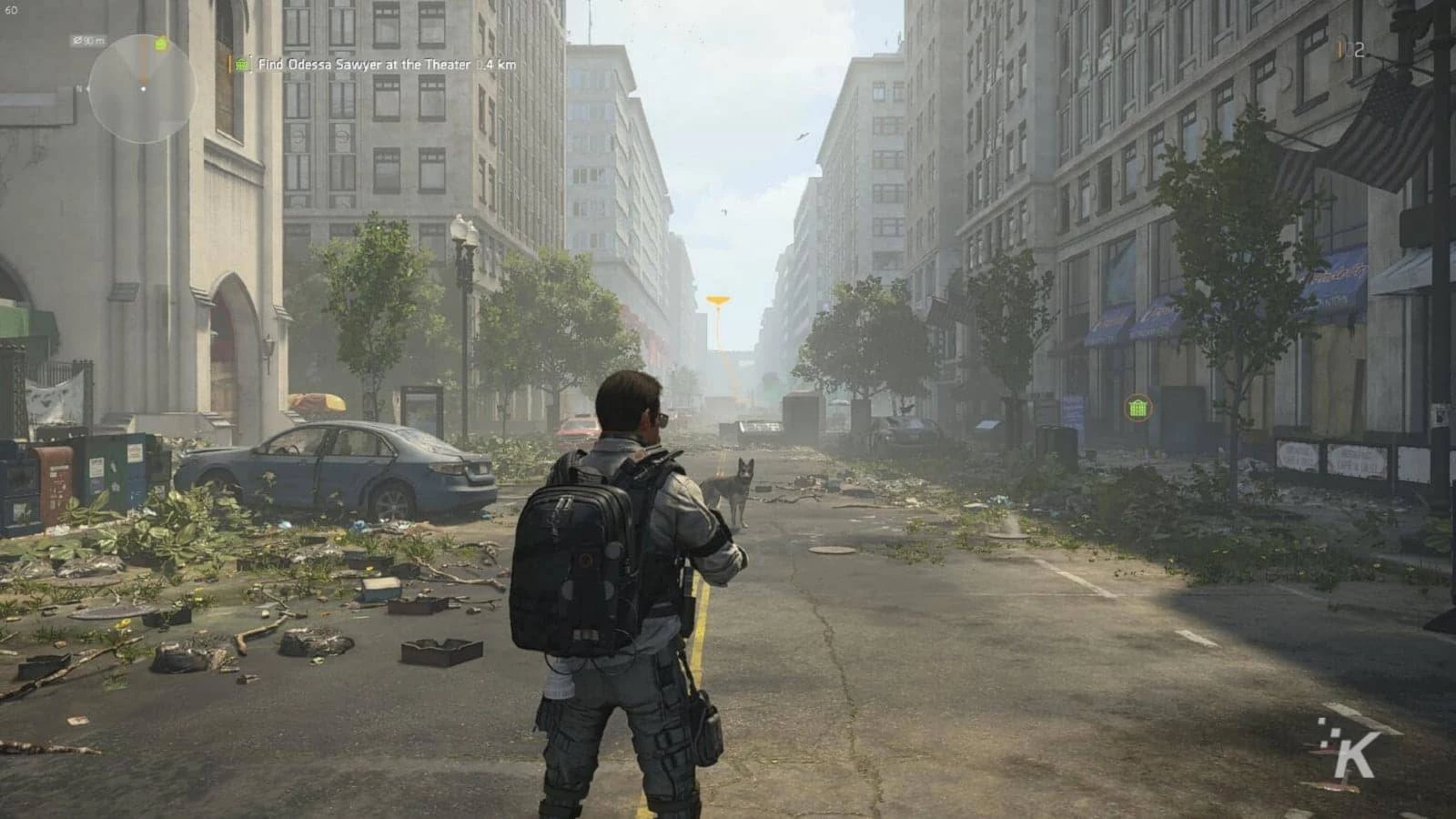The height and width of the screenshot is (819, 1456).
Task: Select the green objective marker on the minimap
Action: pos(160,44)
